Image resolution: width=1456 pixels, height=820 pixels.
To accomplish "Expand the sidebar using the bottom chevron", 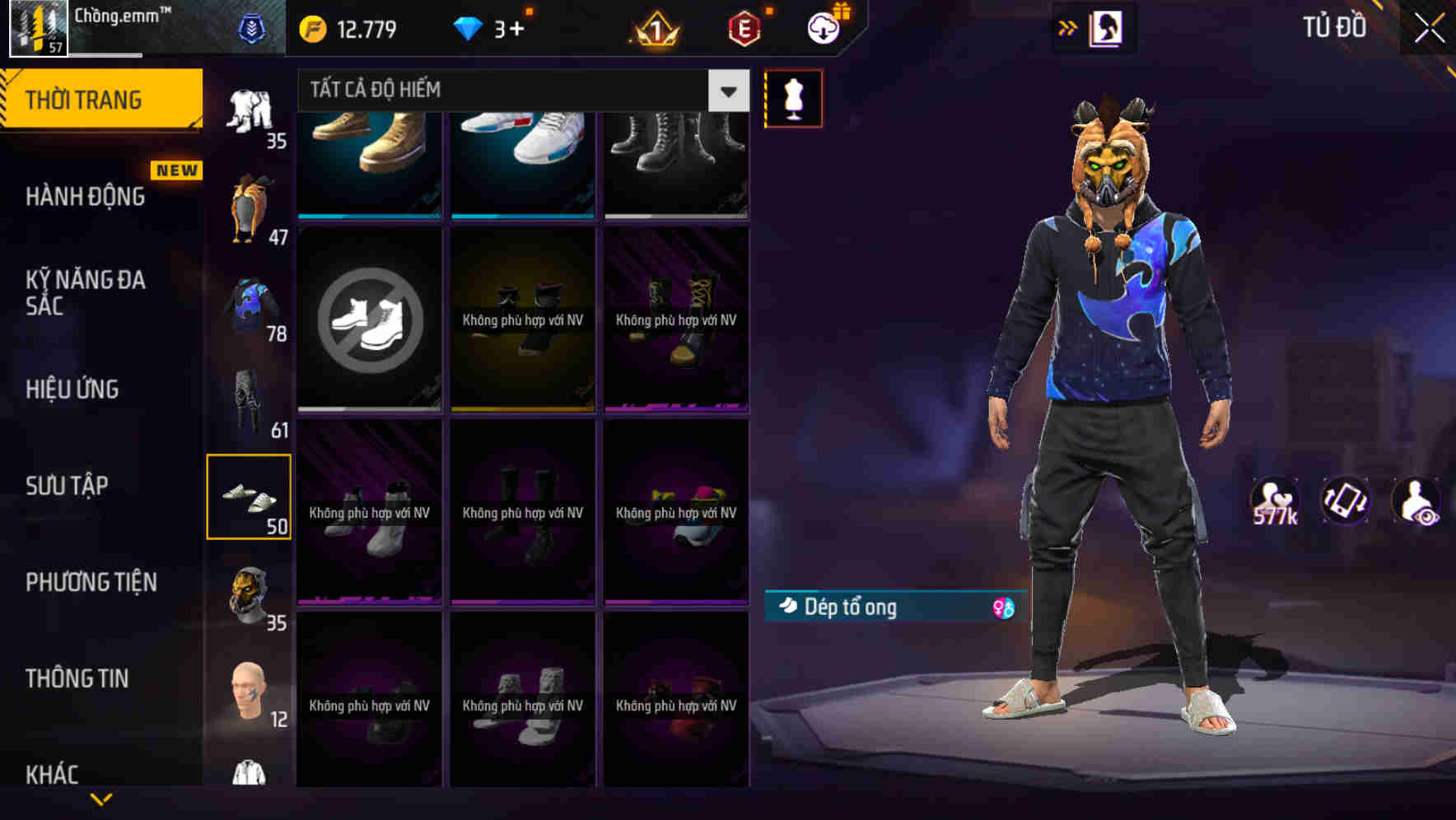I will point(100,797).
